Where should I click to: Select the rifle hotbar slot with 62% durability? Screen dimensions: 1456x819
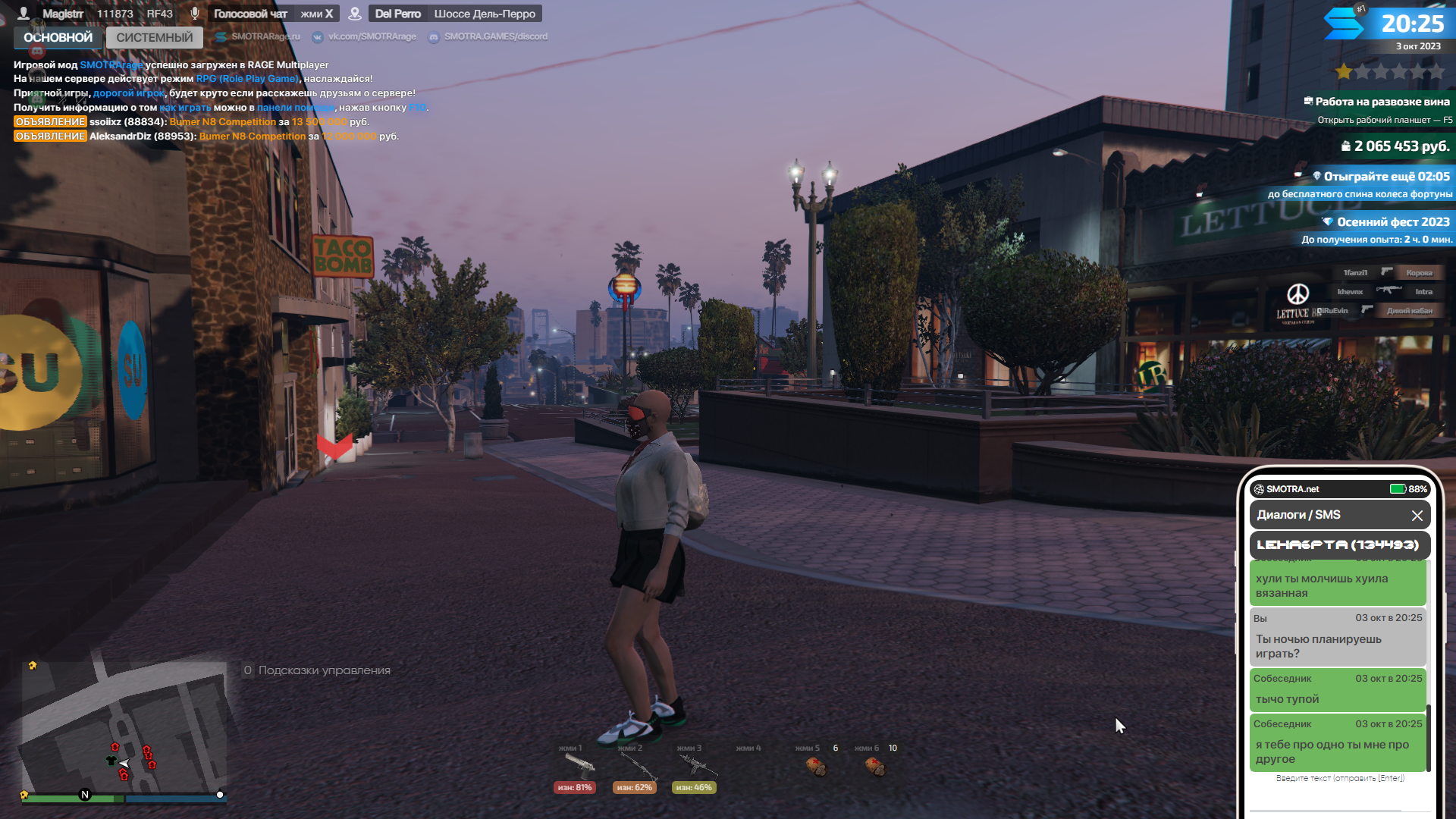click(x=635, y=768)
